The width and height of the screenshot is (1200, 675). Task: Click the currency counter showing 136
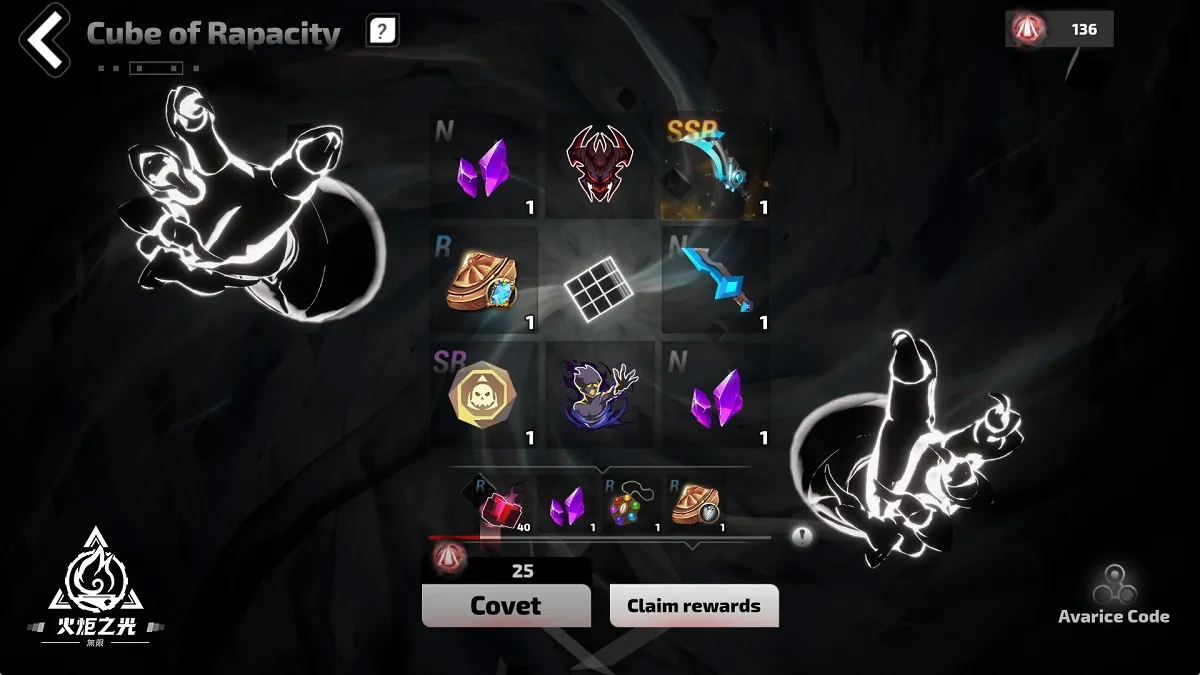pos(1060,29)
